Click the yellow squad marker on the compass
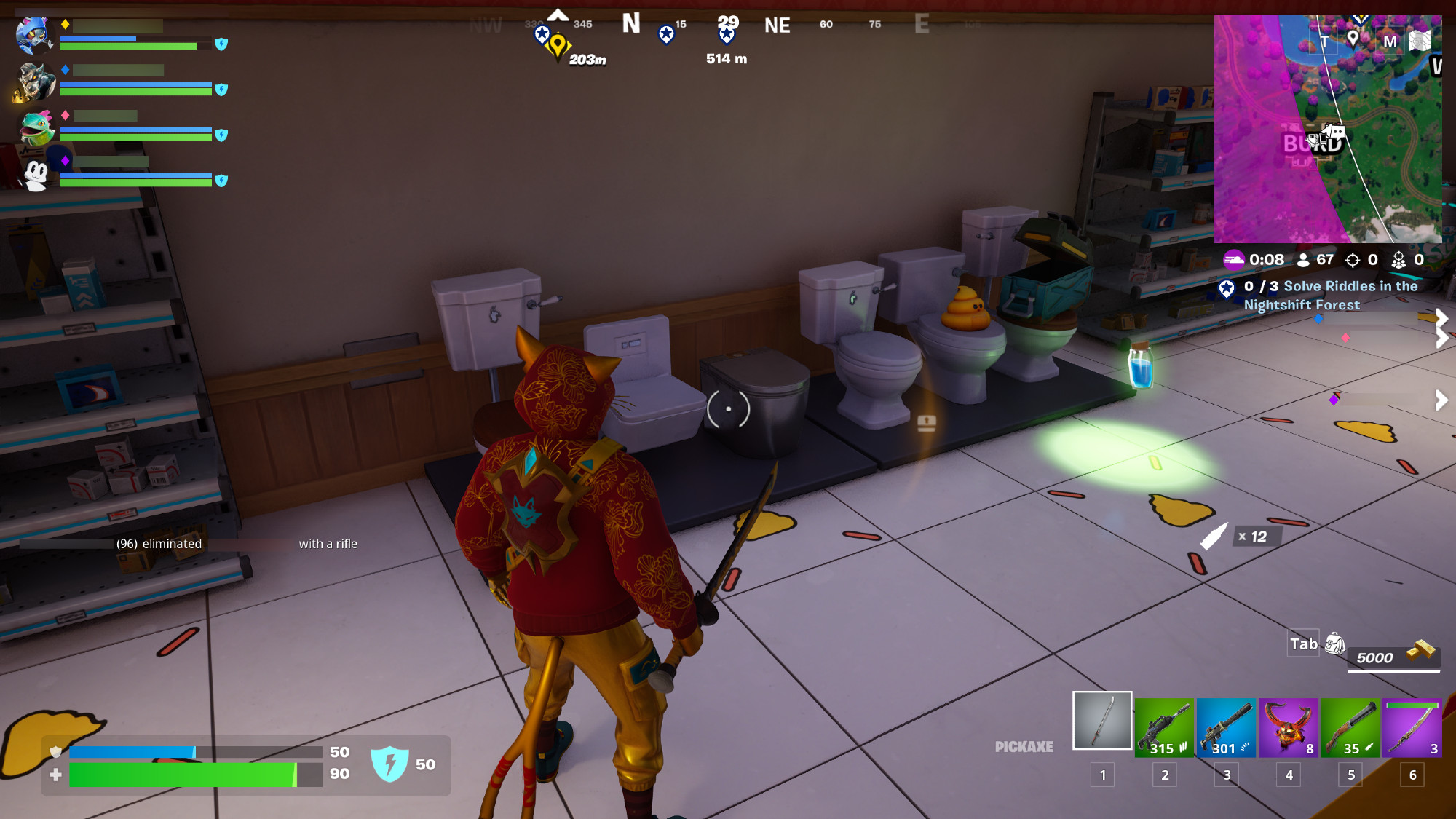This screenshot has height=819, width=1456. [x=558, y=45]
